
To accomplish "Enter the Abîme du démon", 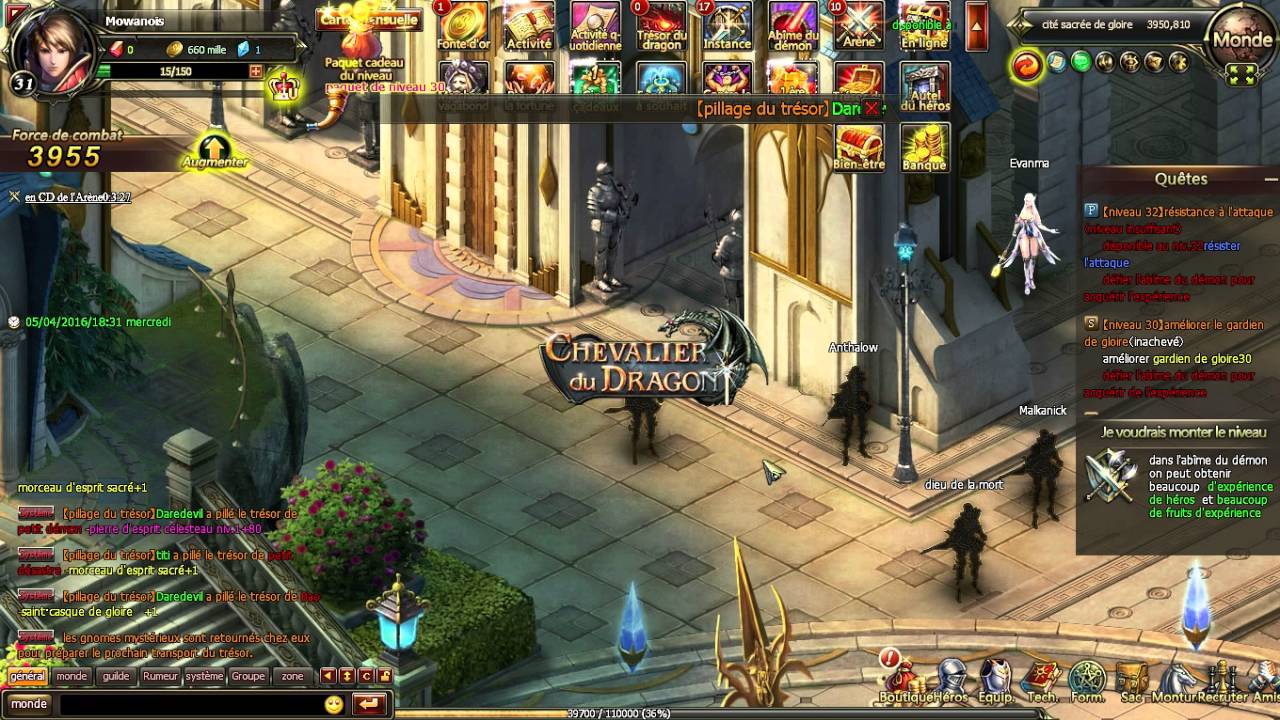I will [794, 27].
